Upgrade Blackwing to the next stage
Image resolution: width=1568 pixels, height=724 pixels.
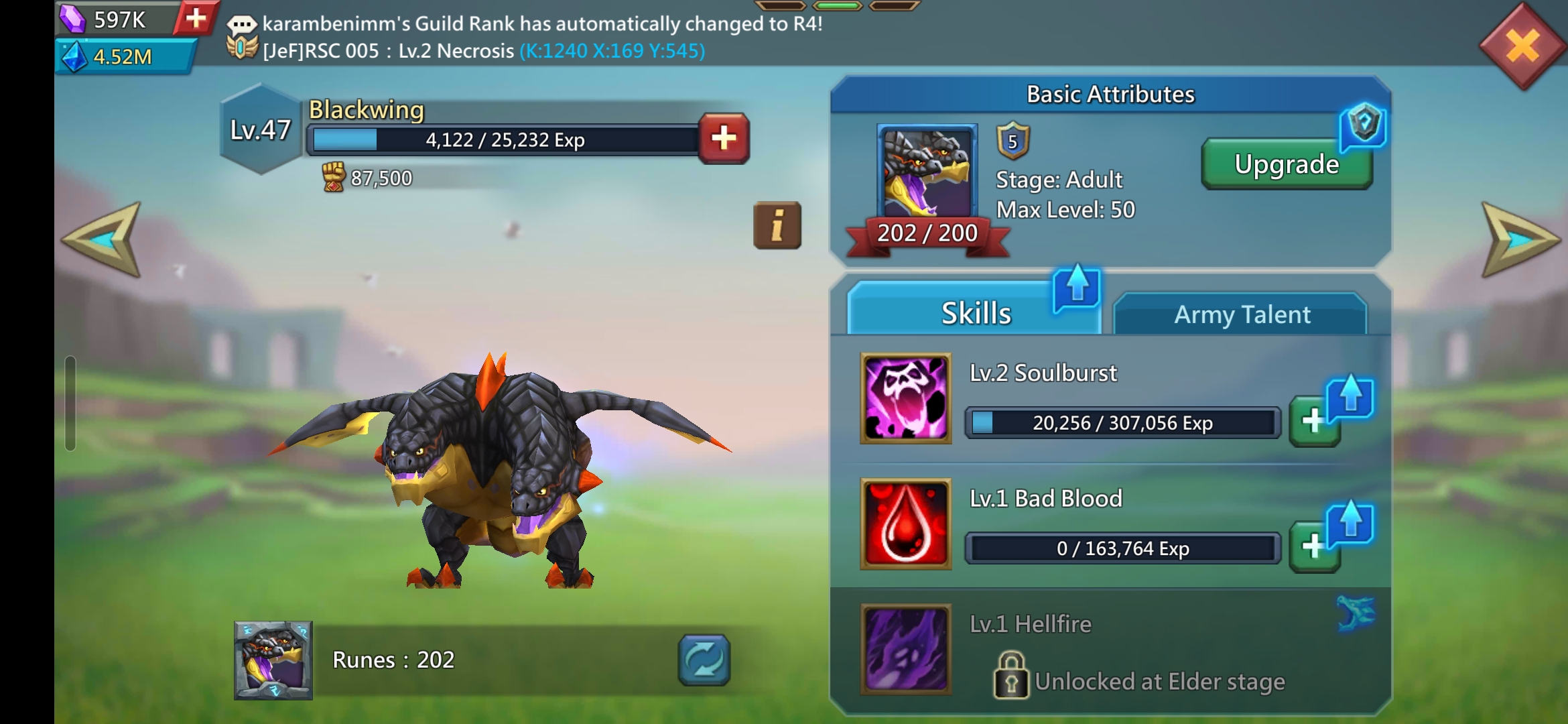click(x=1286, y=165)
